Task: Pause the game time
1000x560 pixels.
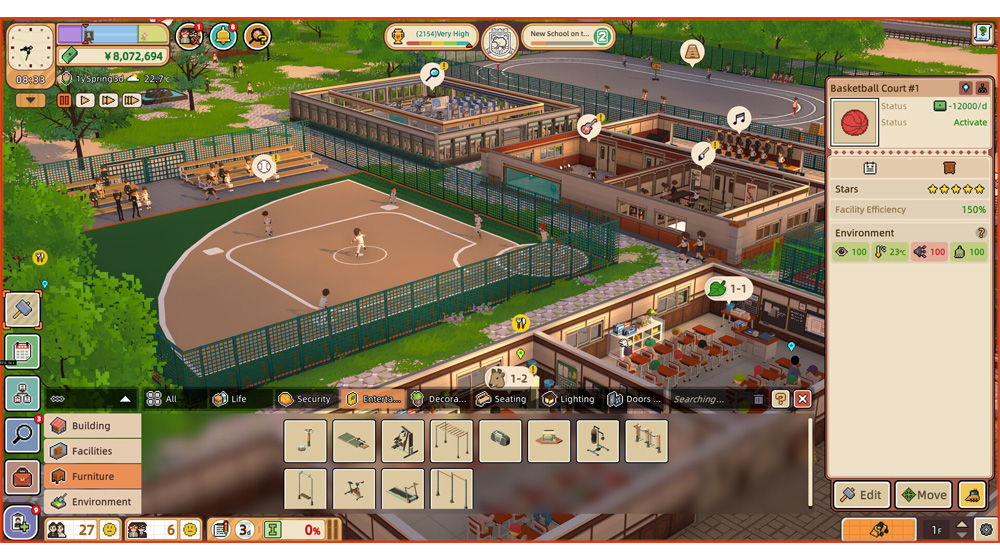Action: point(64,100)
